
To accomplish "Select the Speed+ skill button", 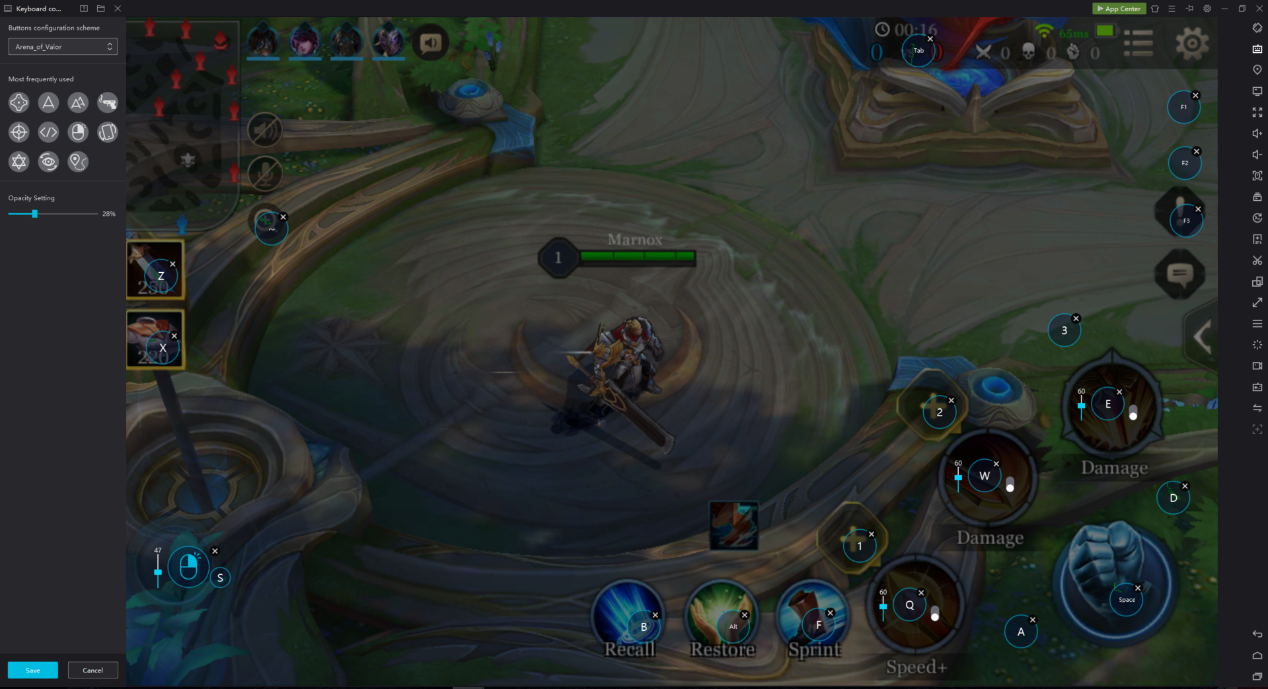I will click(x=915, y=605).
